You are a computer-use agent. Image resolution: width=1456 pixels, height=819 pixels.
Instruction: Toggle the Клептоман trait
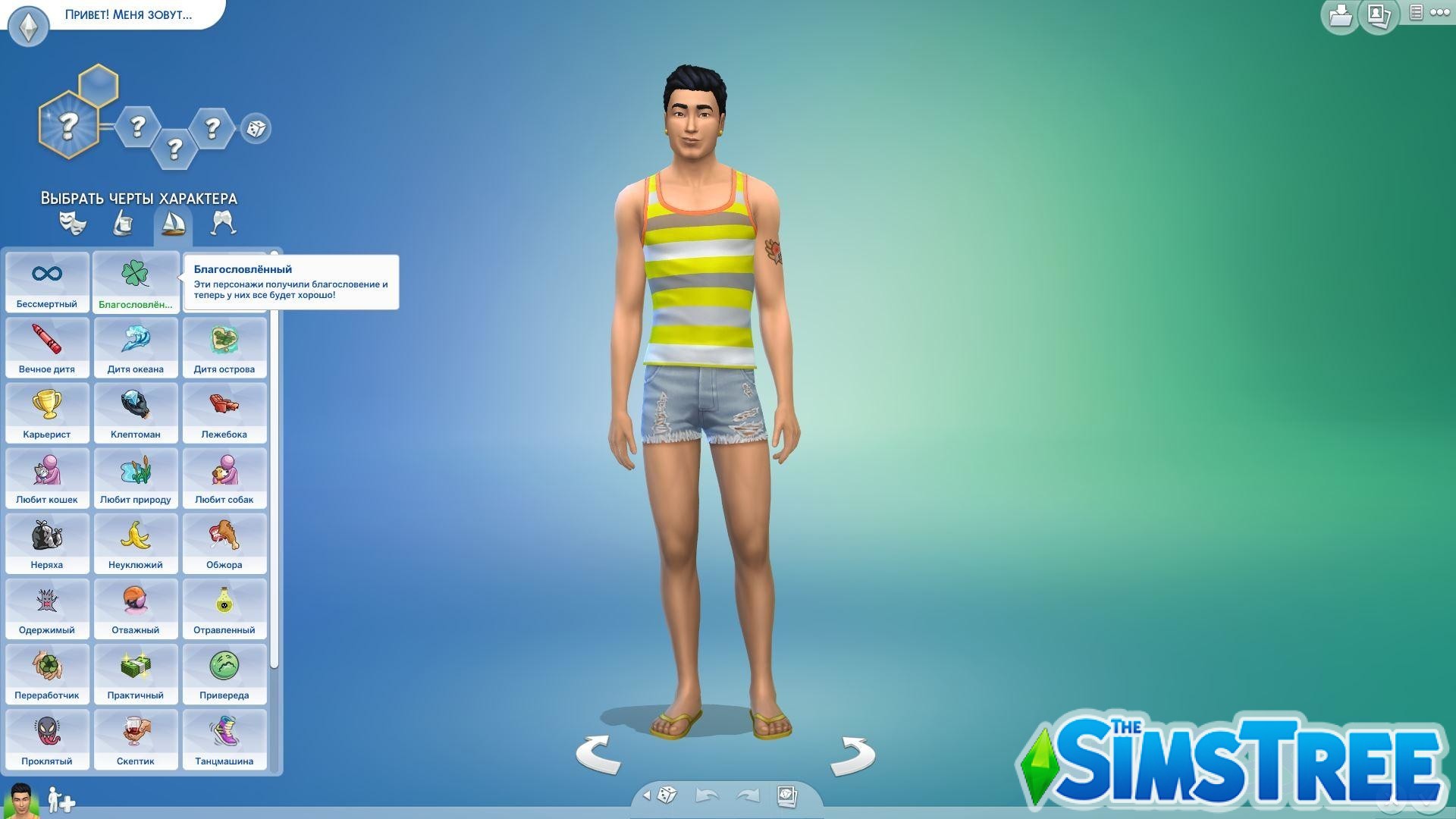pyautogui.click(x=136, y=413)
